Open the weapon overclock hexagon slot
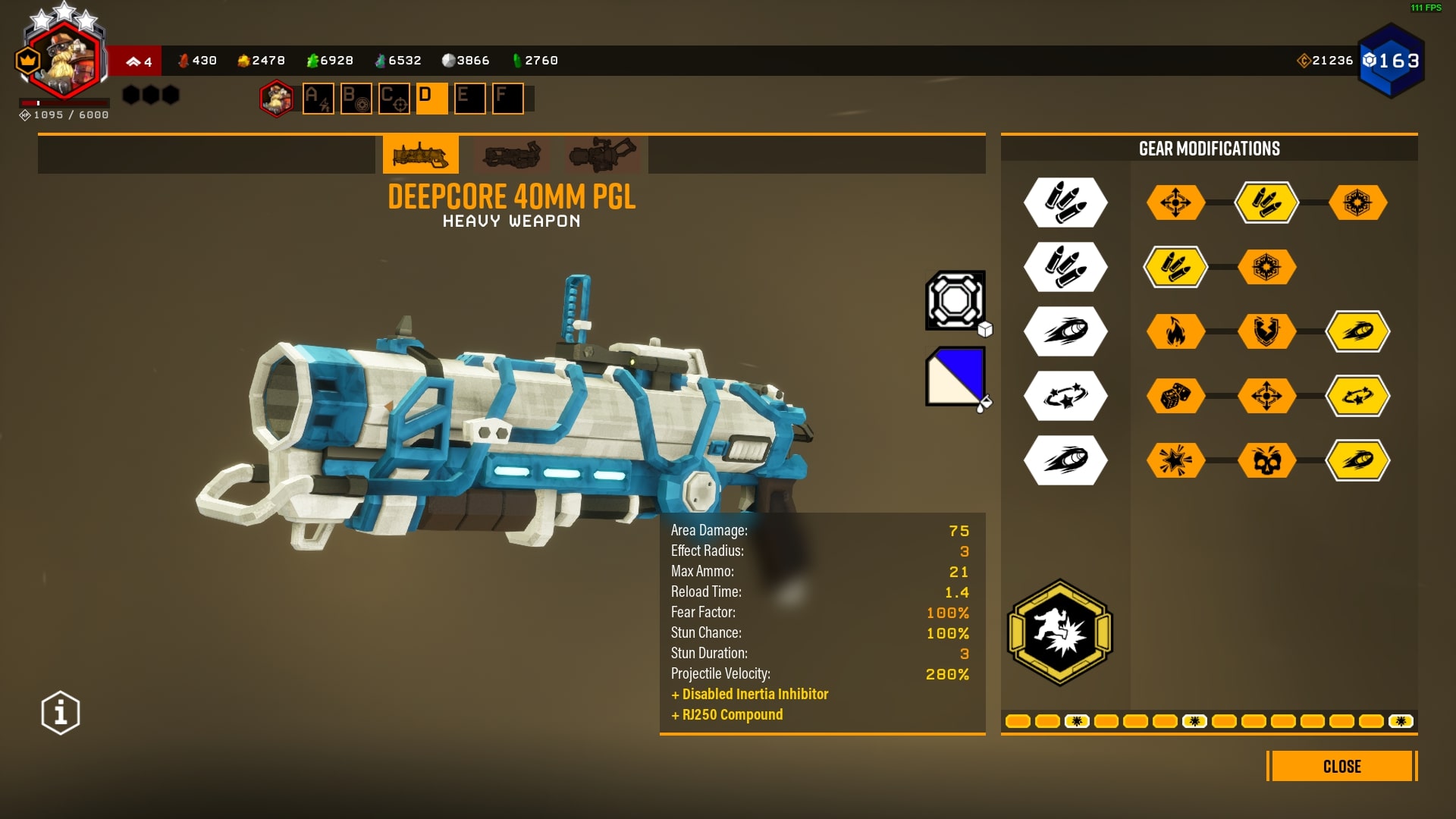 coord(1059,632)
